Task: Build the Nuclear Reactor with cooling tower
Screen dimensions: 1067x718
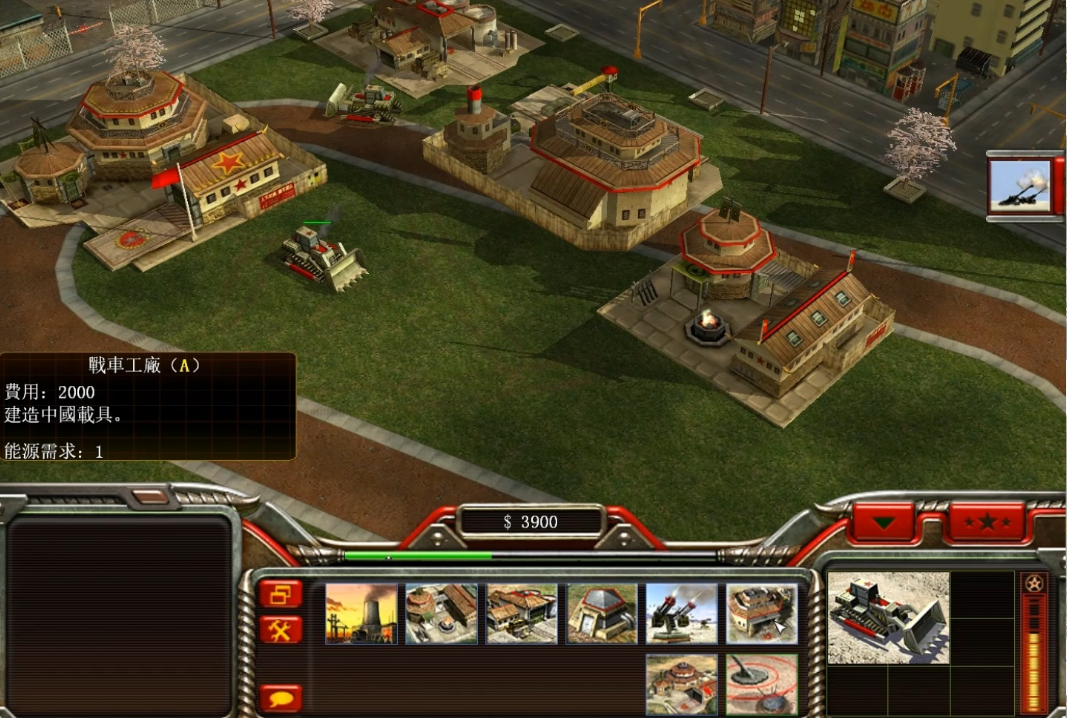Action: pos(361,614)
